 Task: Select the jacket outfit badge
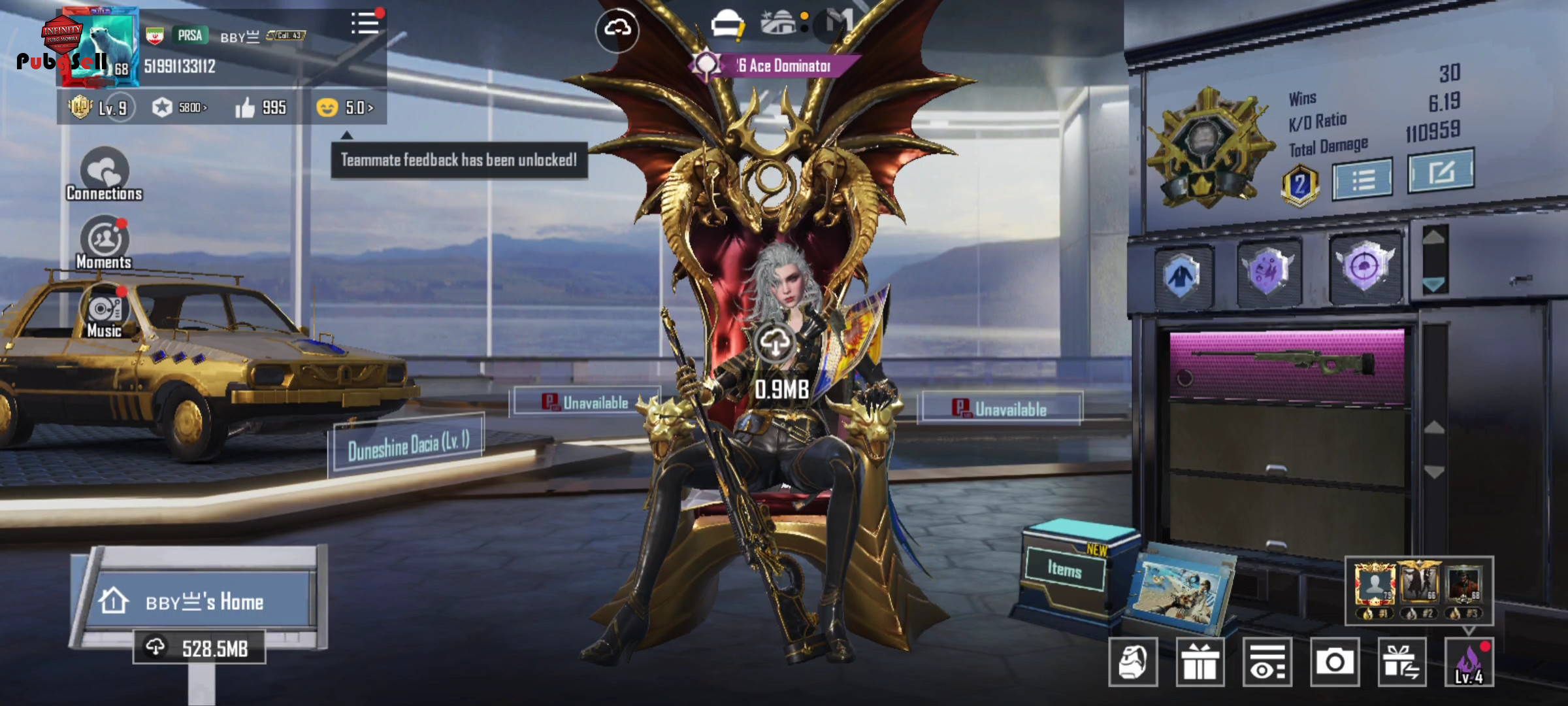coord(1182,276)
